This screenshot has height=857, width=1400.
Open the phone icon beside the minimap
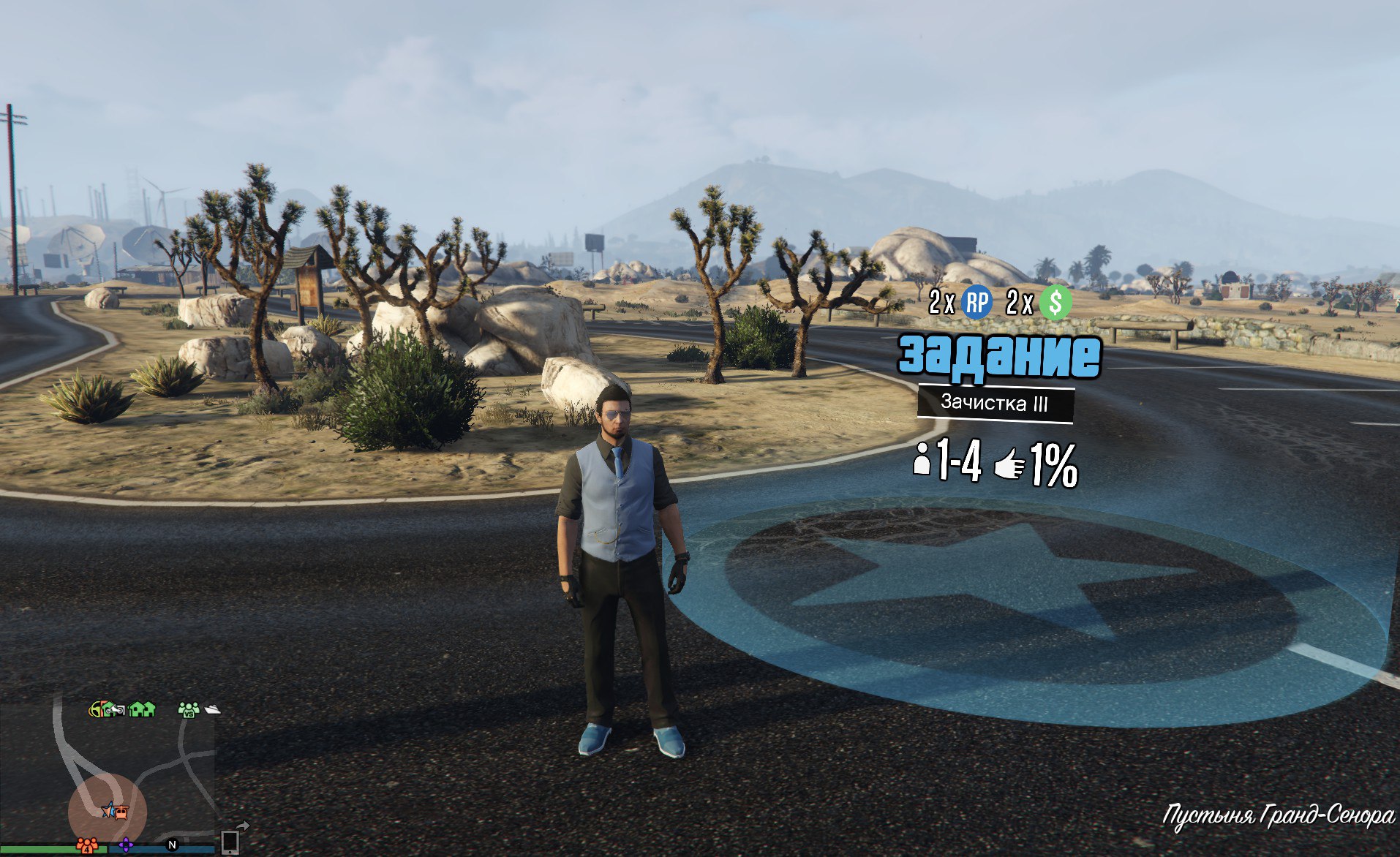pos(230,842)
